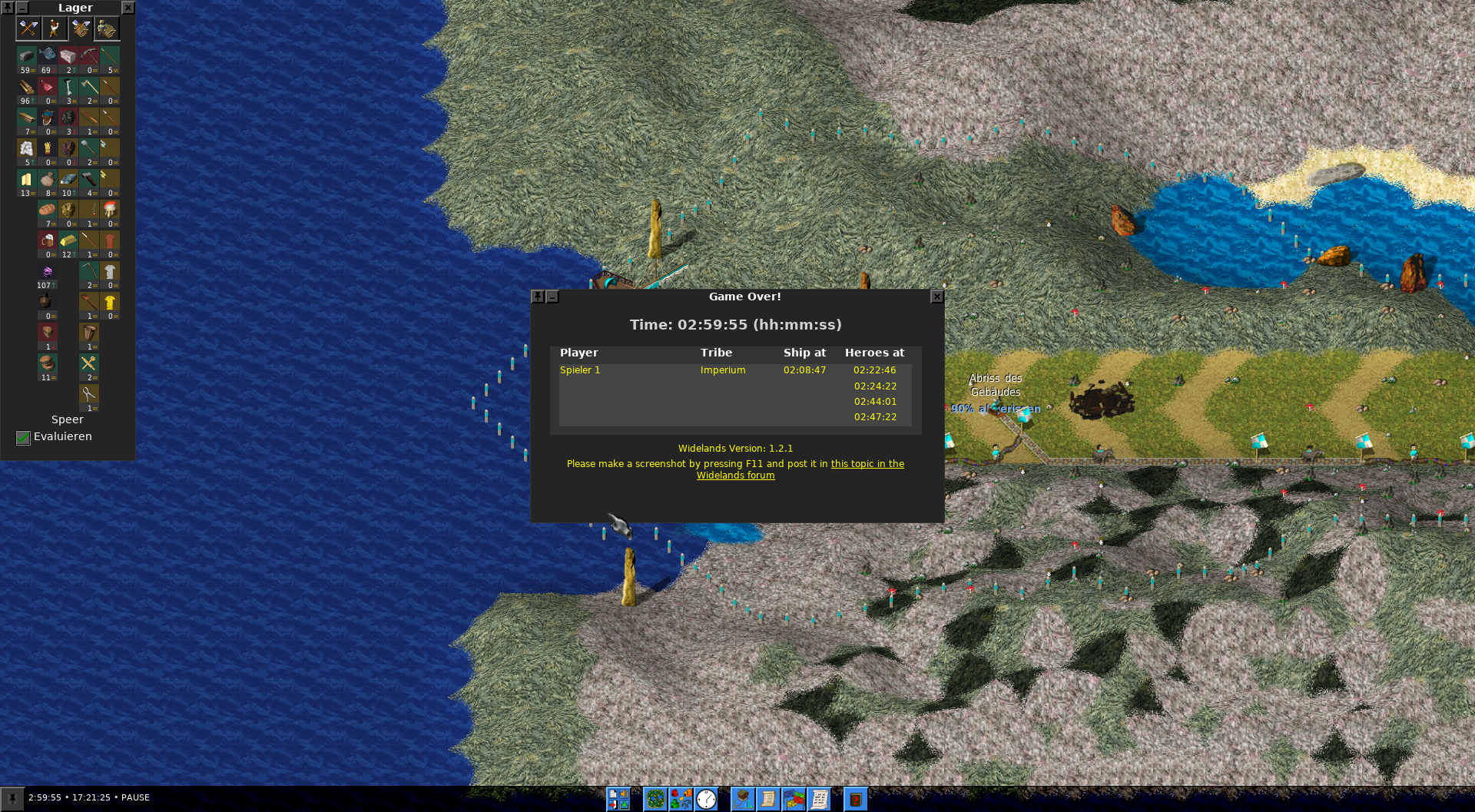Minimize the Game Over window

click(x=552, y=297)
